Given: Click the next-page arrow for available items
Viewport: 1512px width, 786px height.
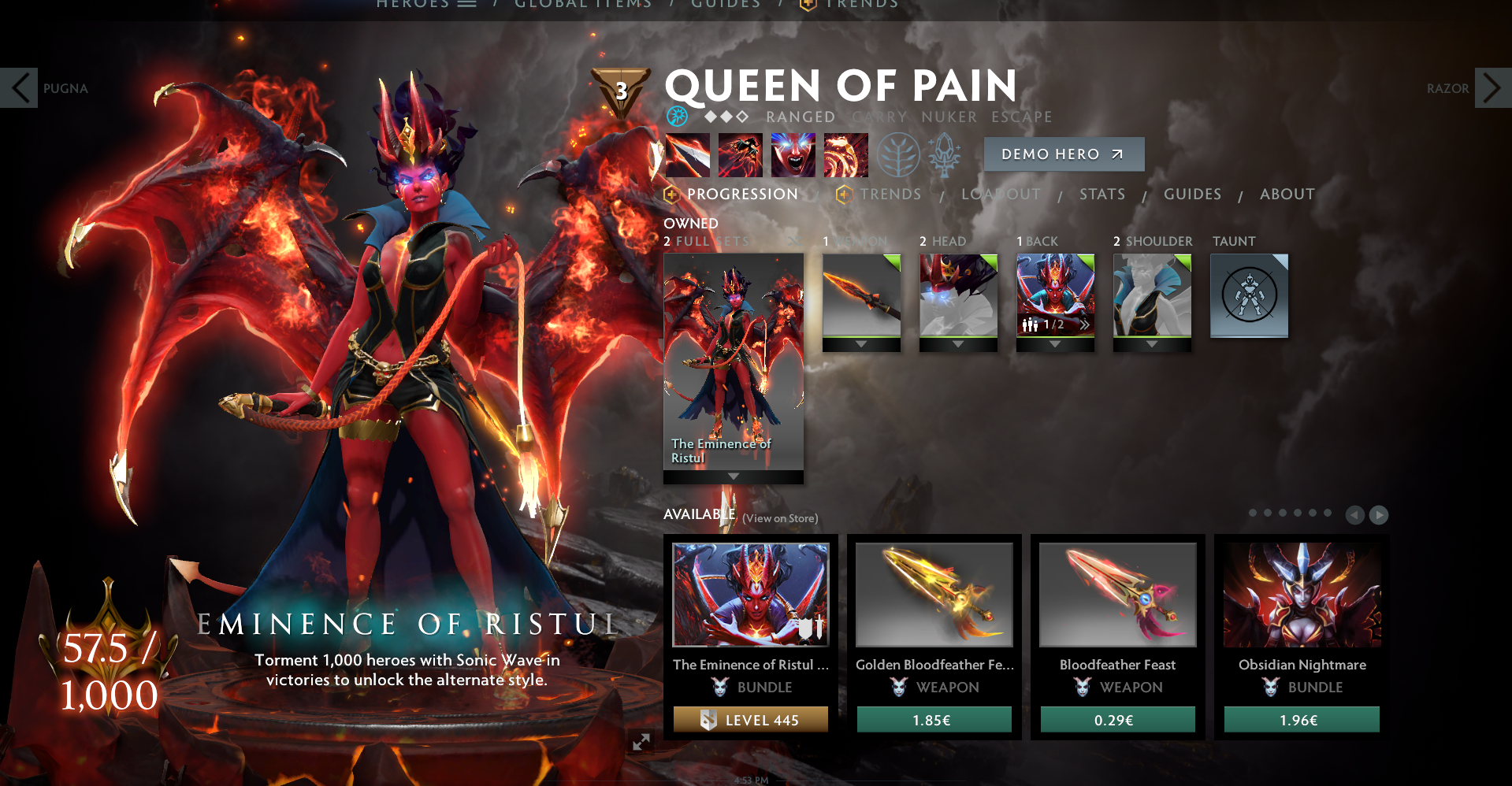Looking at the screenshot, I should 1378,515.
